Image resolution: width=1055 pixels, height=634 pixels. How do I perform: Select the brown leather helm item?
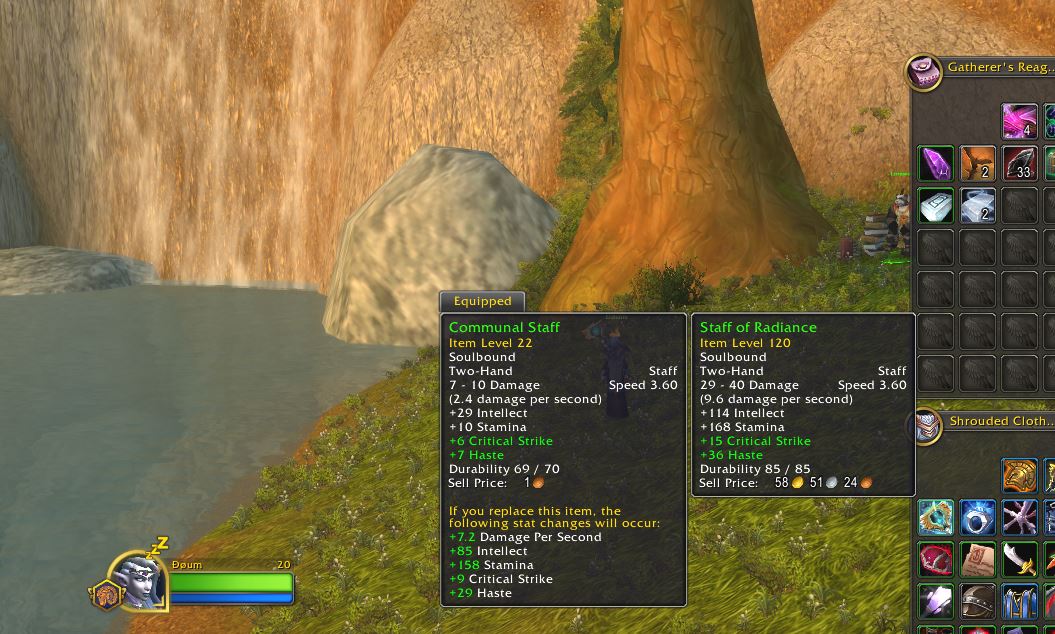(978, 601)
